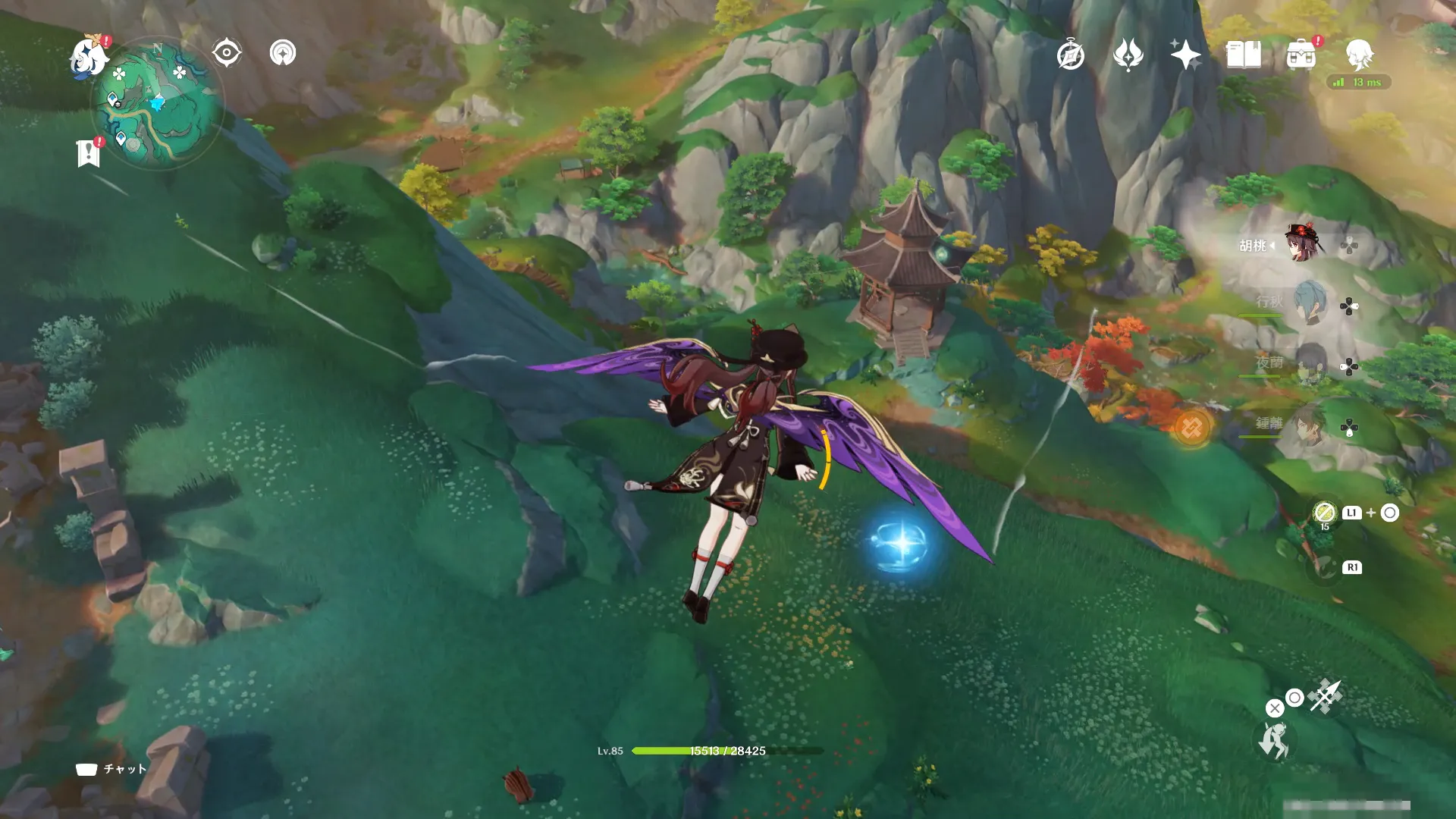Open the character head icon above the ping
The width and height of the screenshot is (1456, 819).
point(1359,55)
